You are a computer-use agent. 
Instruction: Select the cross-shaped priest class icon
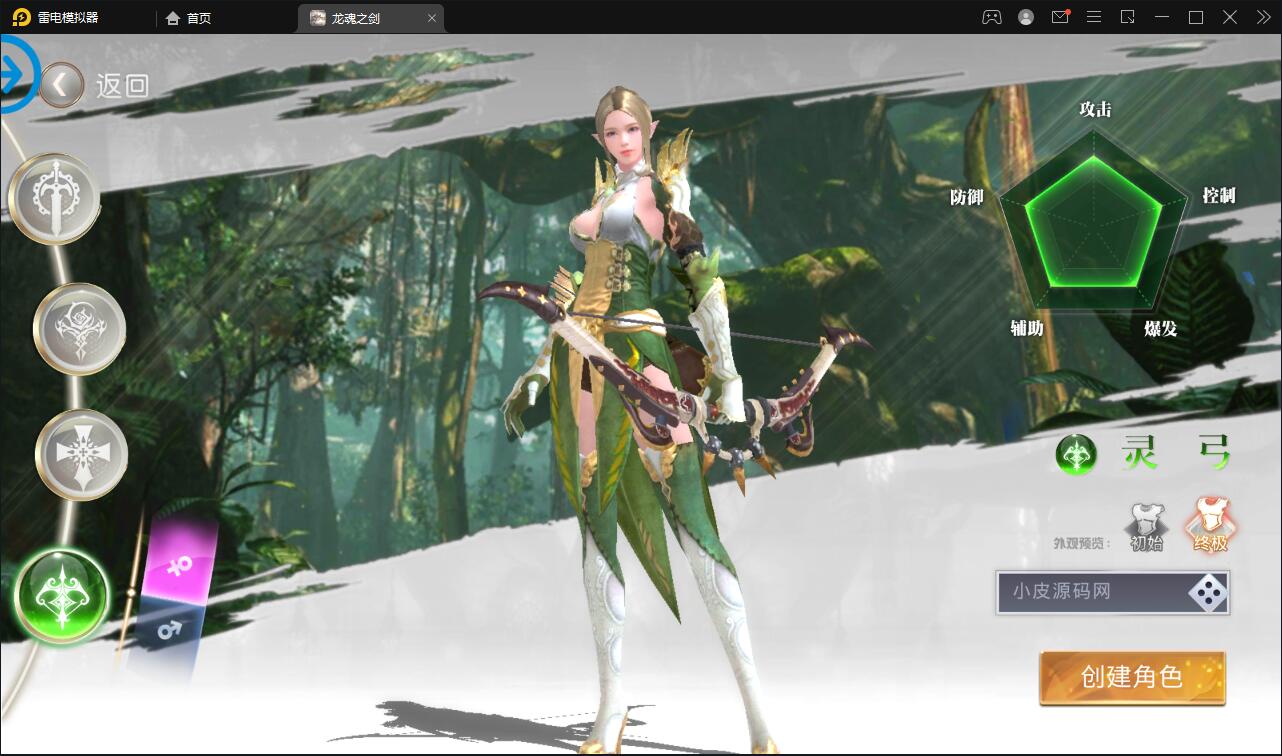click(80, 453)
